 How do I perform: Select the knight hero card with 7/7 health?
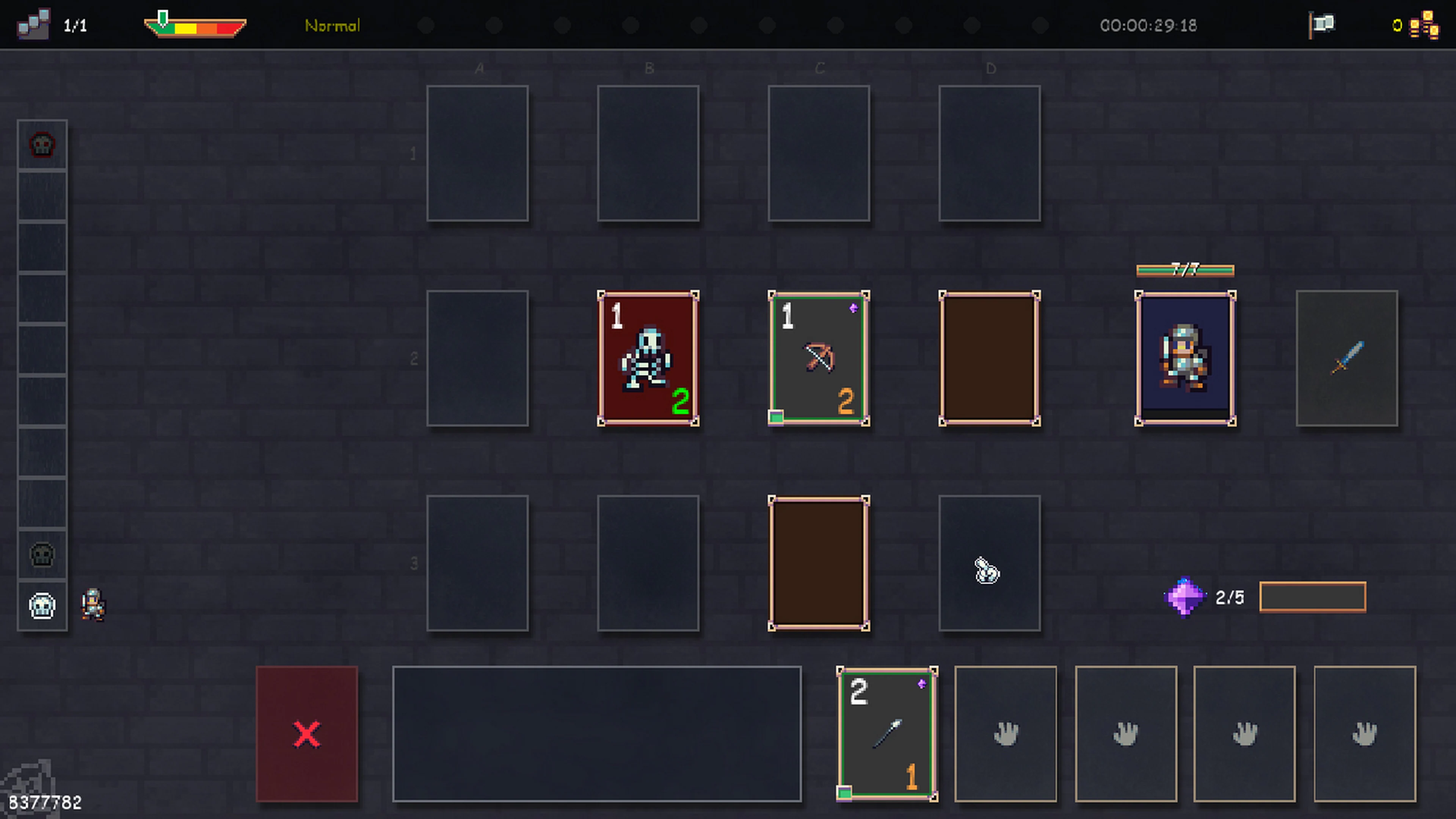point(1185,357)
